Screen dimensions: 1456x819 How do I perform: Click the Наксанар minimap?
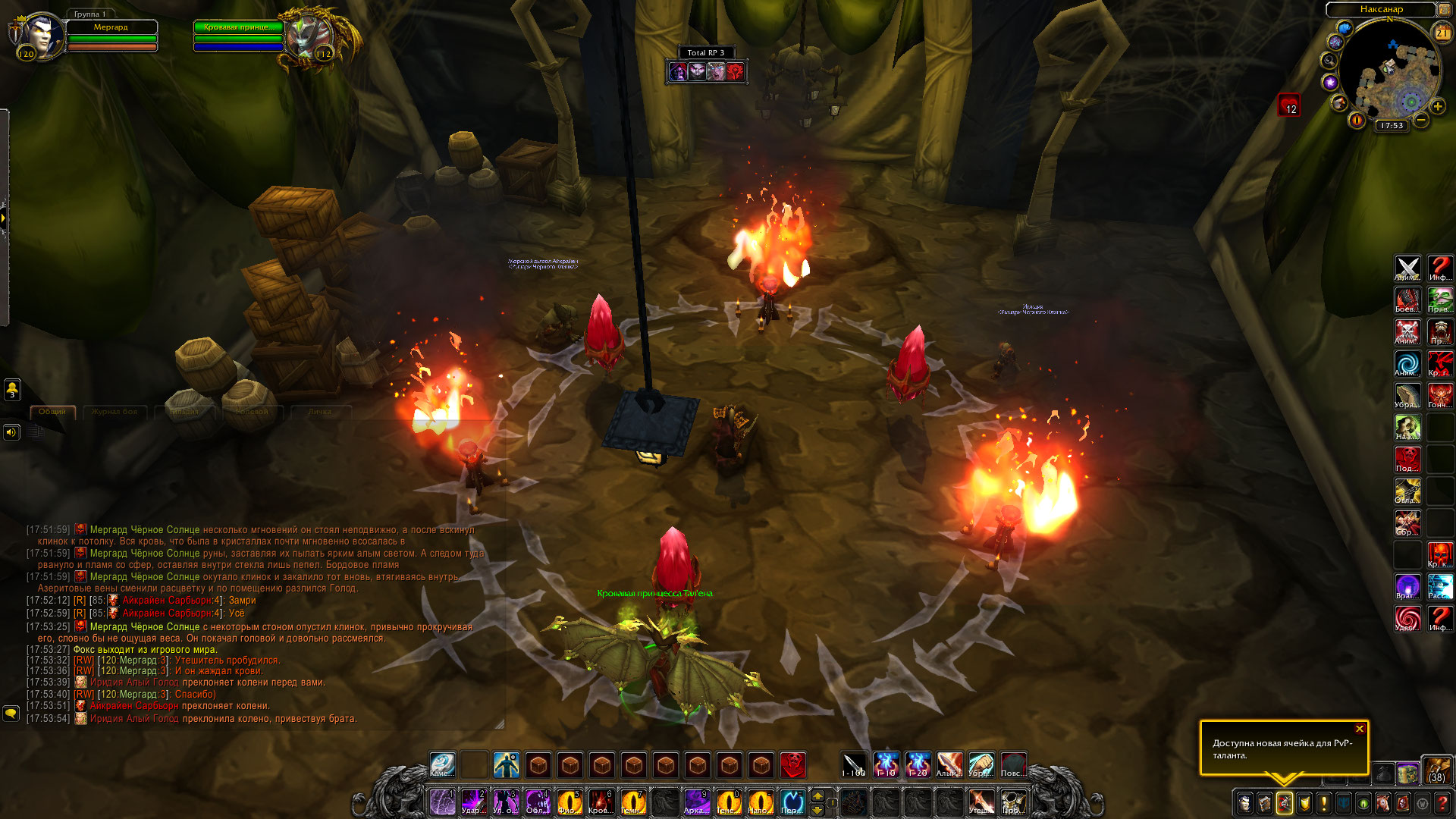point(1390,72)
